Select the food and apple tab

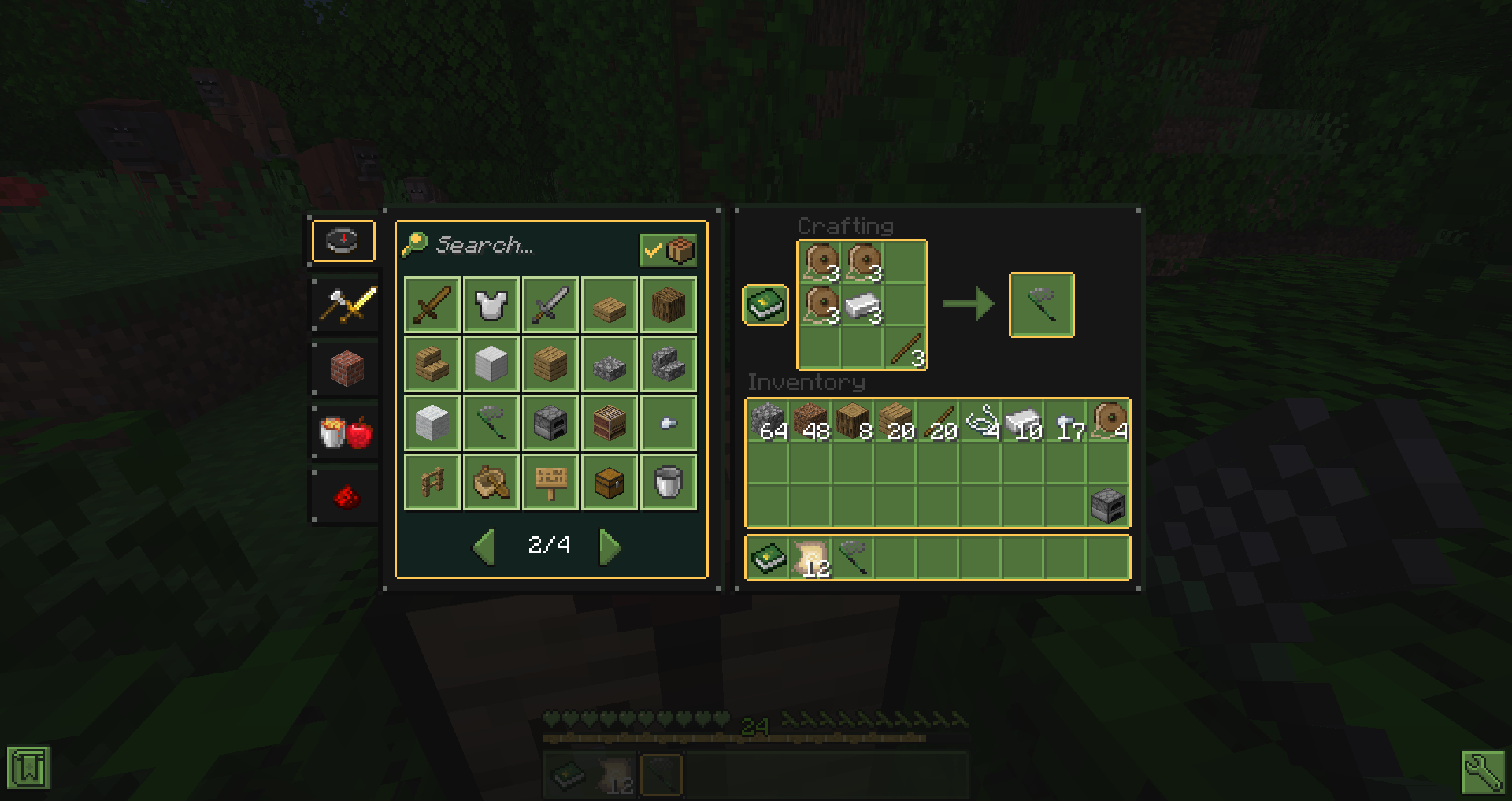tap(345, 432)
